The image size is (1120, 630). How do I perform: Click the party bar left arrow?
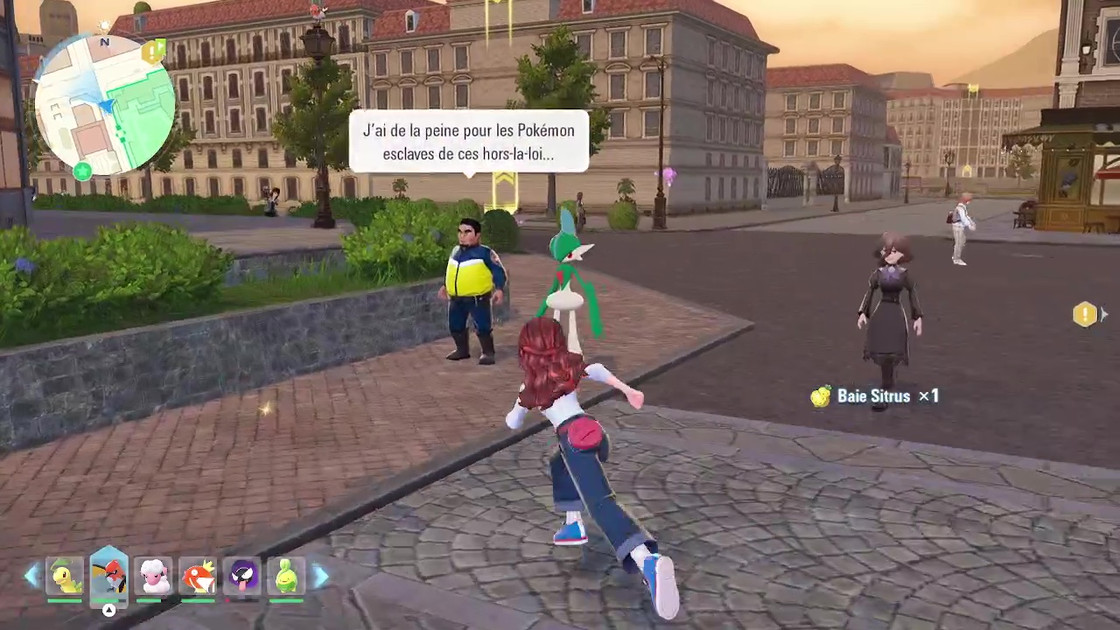click(32, 576)
